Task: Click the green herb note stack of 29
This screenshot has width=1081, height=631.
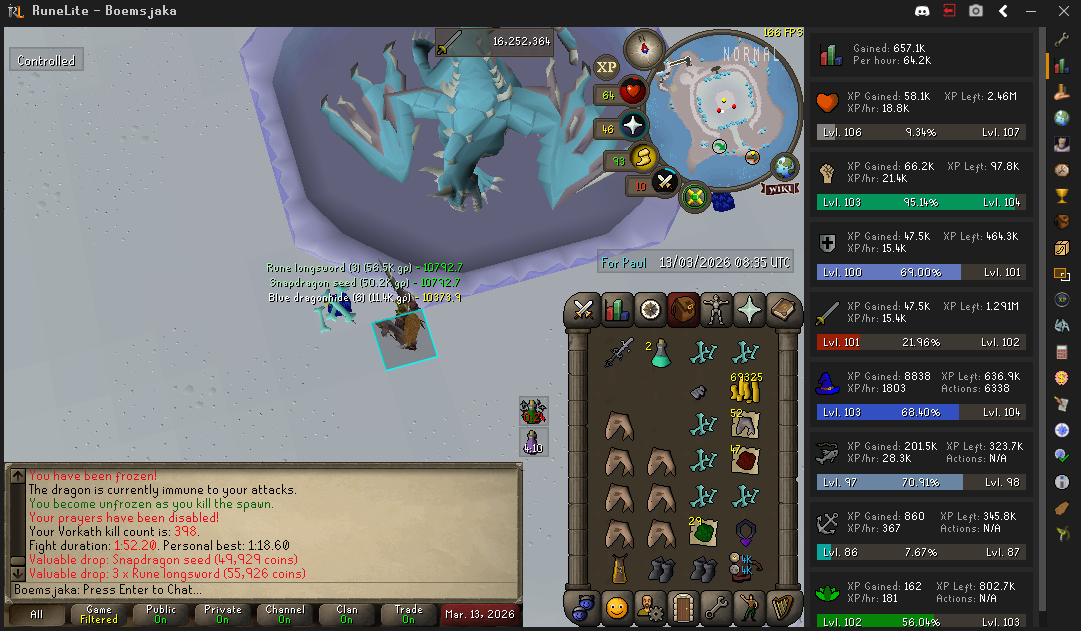Action: [703, 531]
